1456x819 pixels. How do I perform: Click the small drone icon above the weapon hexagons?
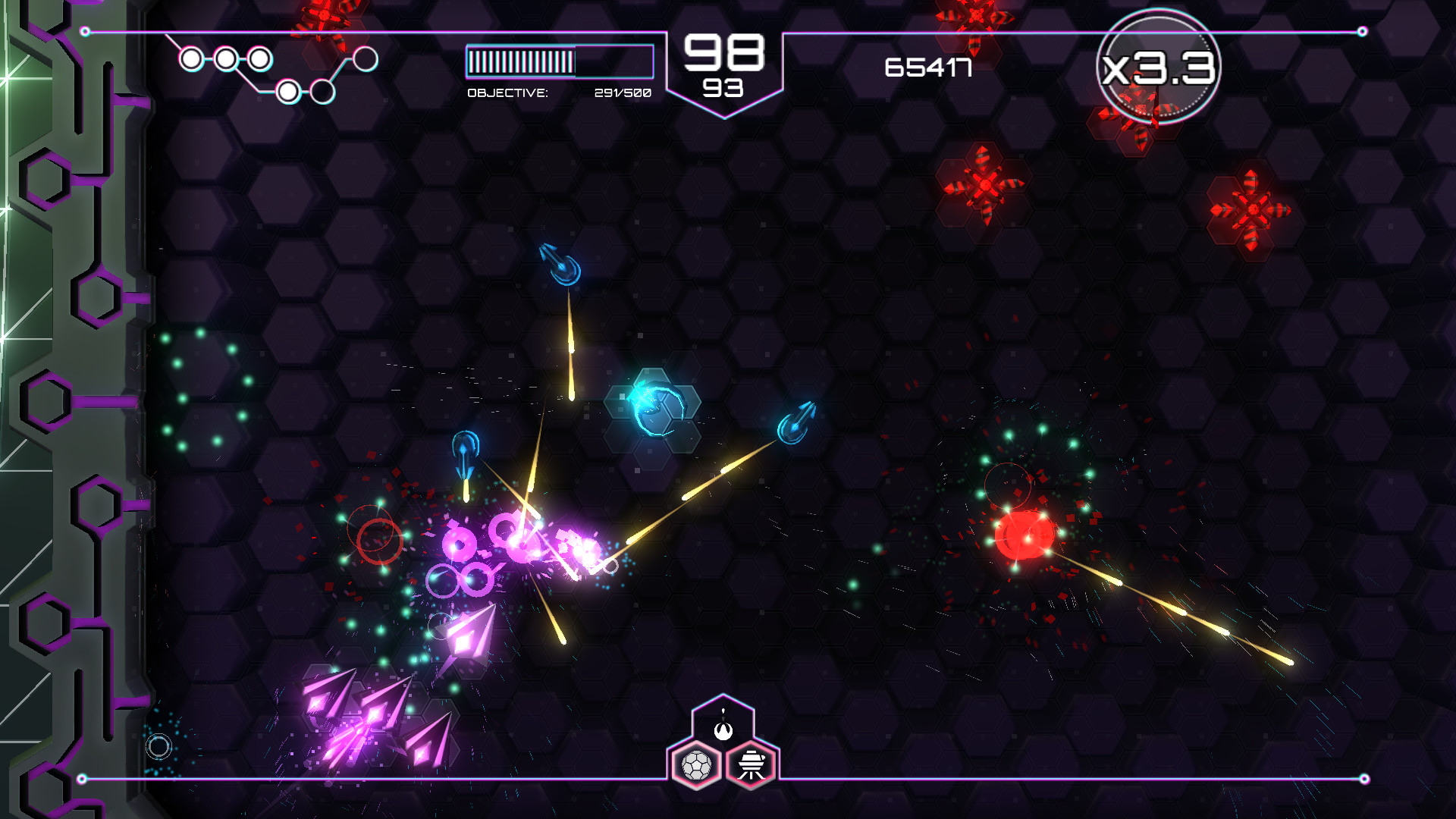(x=723, y=733)
